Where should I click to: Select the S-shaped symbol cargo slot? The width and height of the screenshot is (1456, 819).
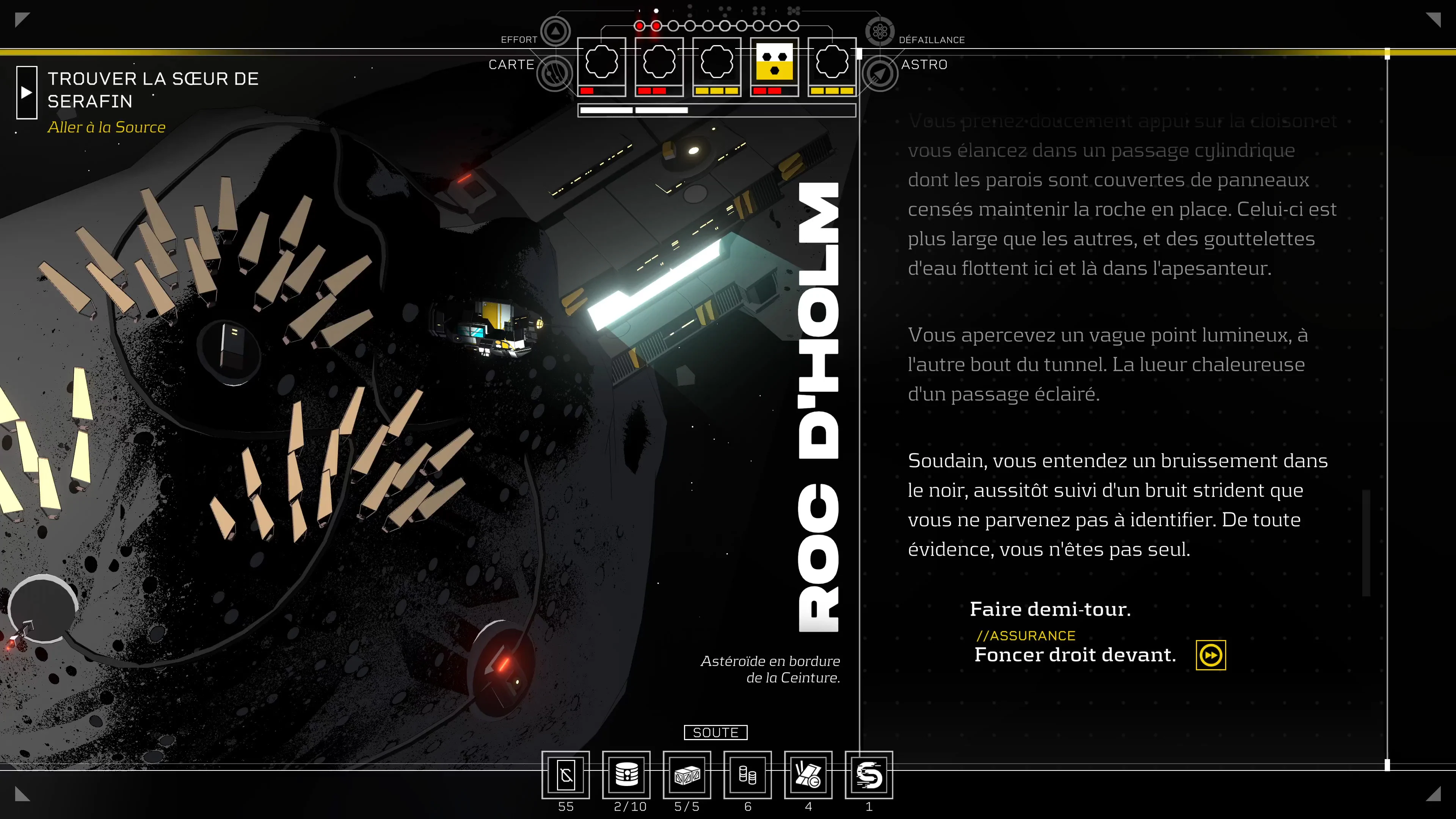click(x=869, y=775)
